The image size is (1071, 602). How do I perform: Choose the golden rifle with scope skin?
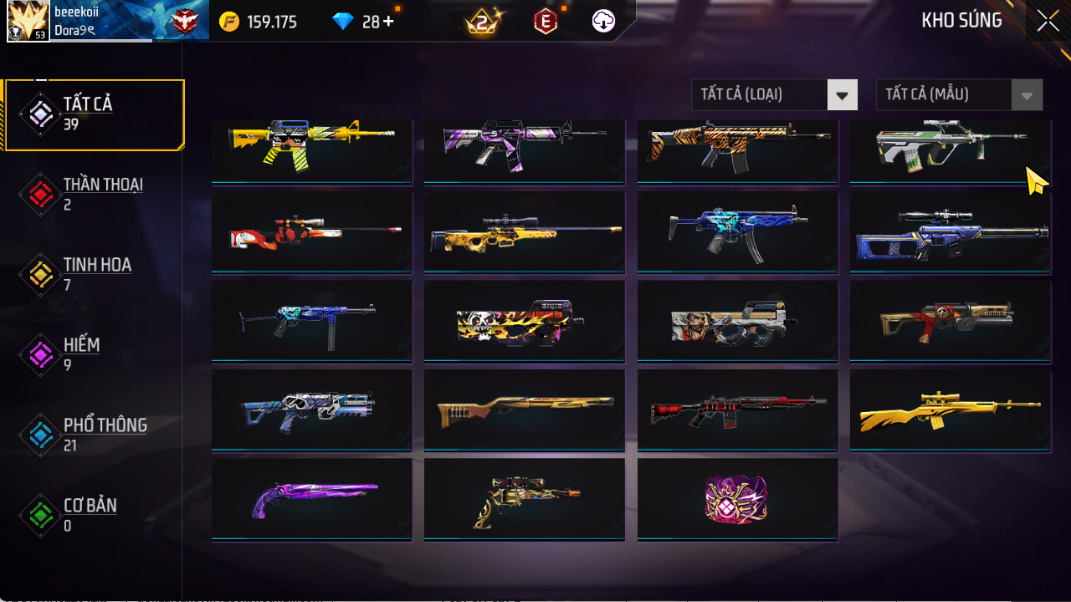tap(949, 410)
